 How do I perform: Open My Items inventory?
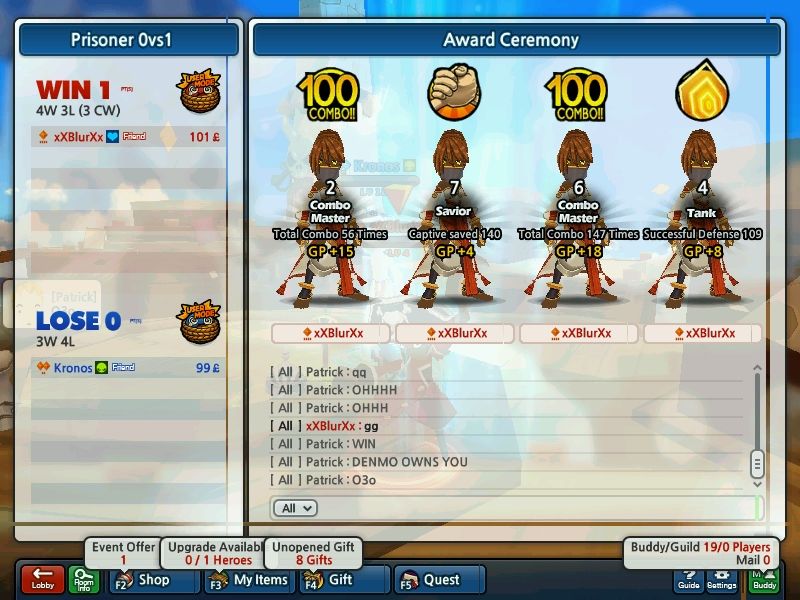tap(248, 580)
